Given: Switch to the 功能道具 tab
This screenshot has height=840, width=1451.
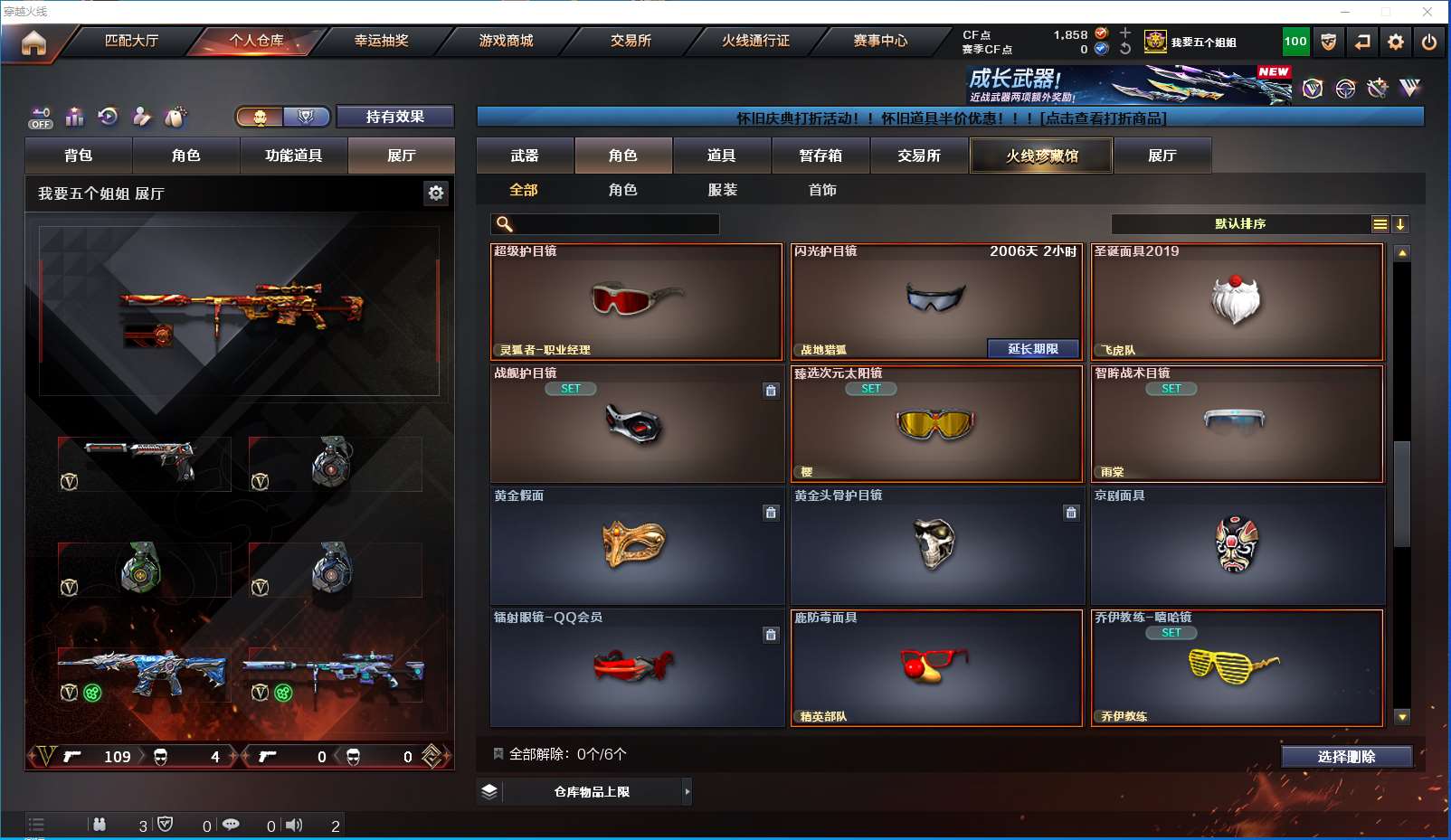Looking at the screenshot, I should [293, 156].
